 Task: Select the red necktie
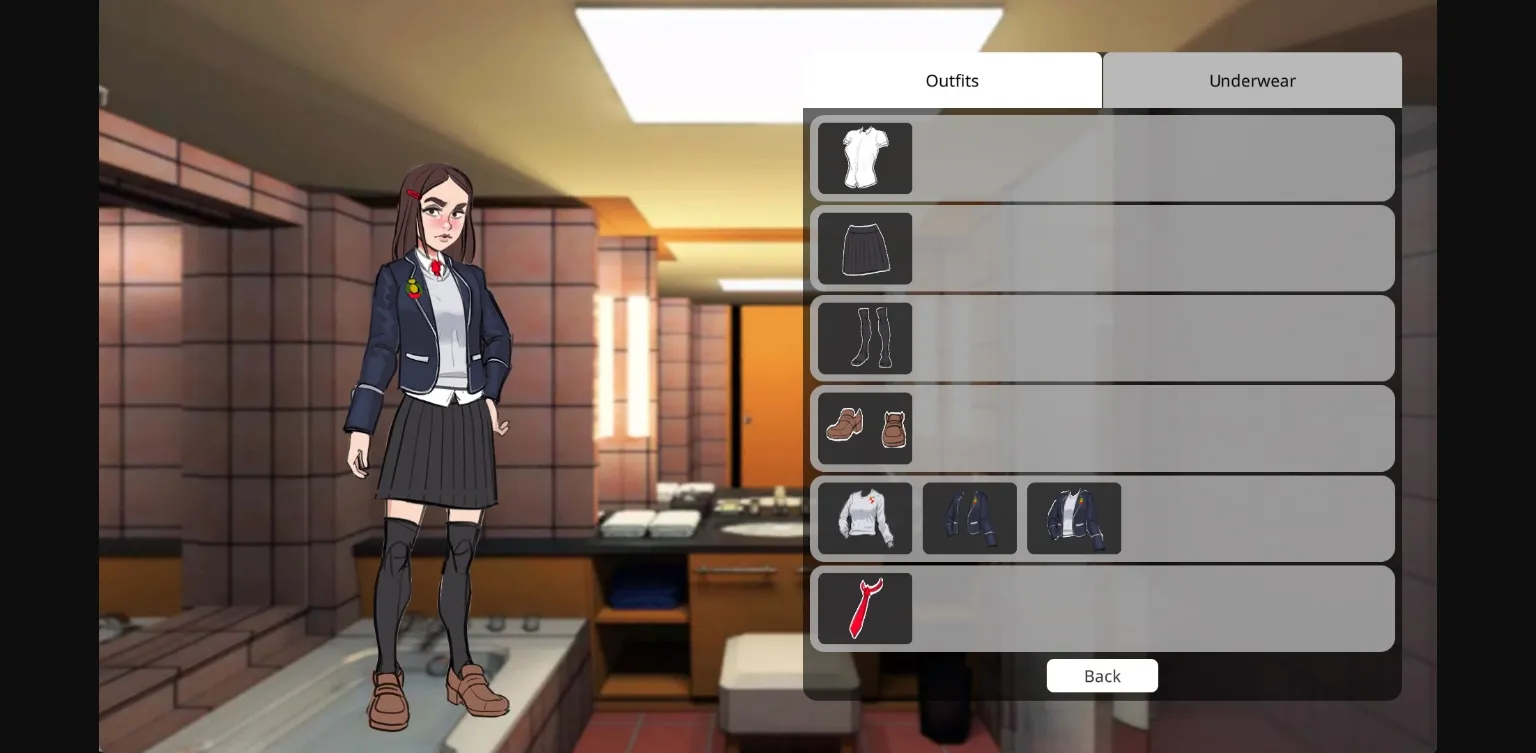(864, 608)
